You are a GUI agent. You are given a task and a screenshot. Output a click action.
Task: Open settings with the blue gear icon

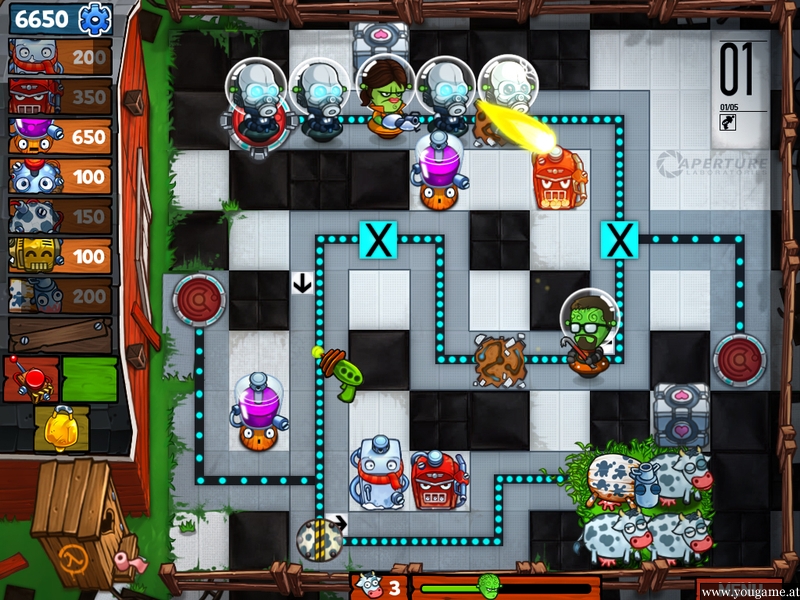[95, 18]
